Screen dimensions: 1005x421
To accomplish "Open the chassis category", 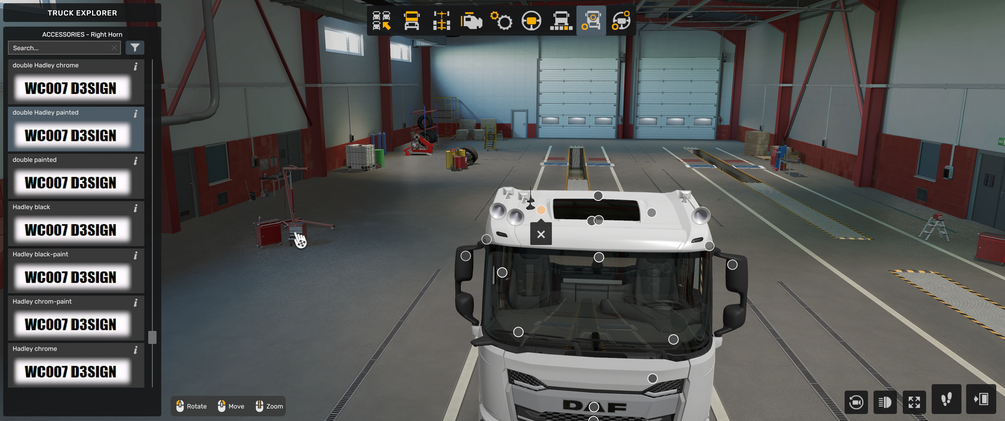I will click(x=441, y=21).
